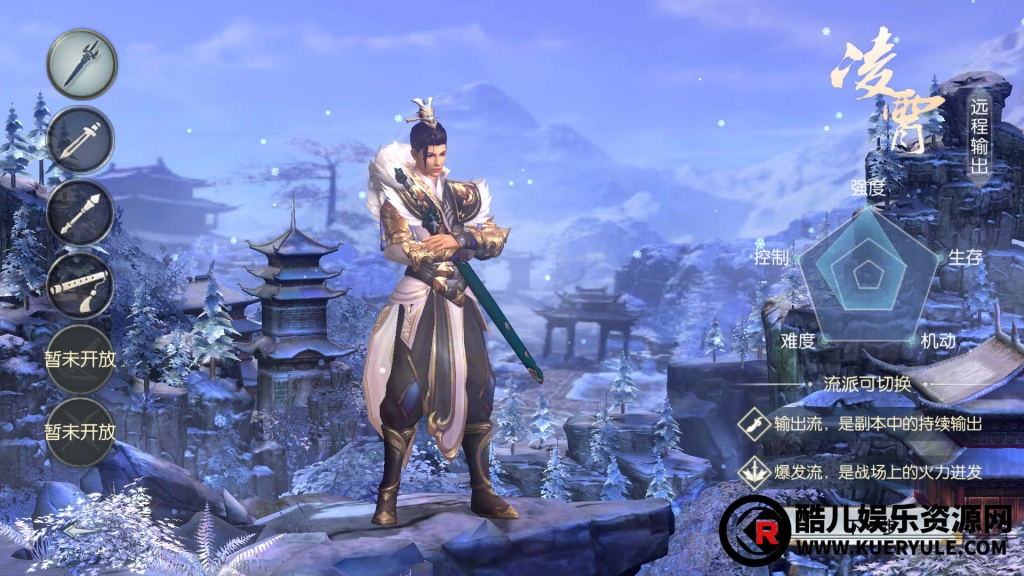Pick the spear weapon class icon

(80, 213)
